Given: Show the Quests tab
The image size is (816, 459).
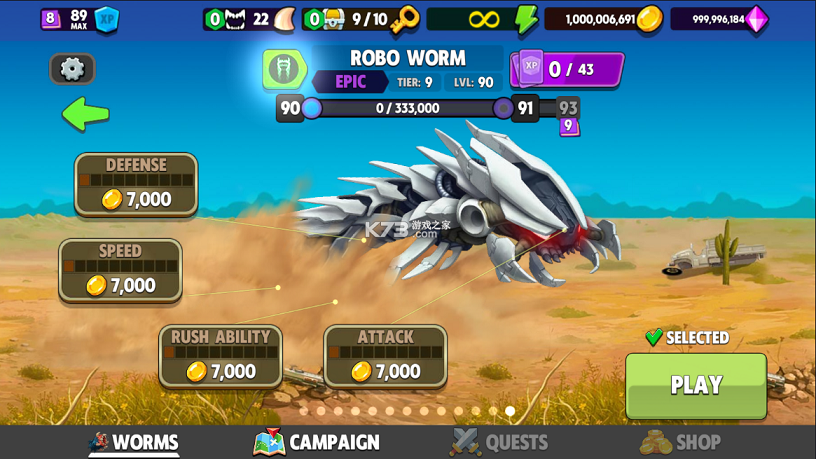Looking at the screenshot, I should coord(499,442).
